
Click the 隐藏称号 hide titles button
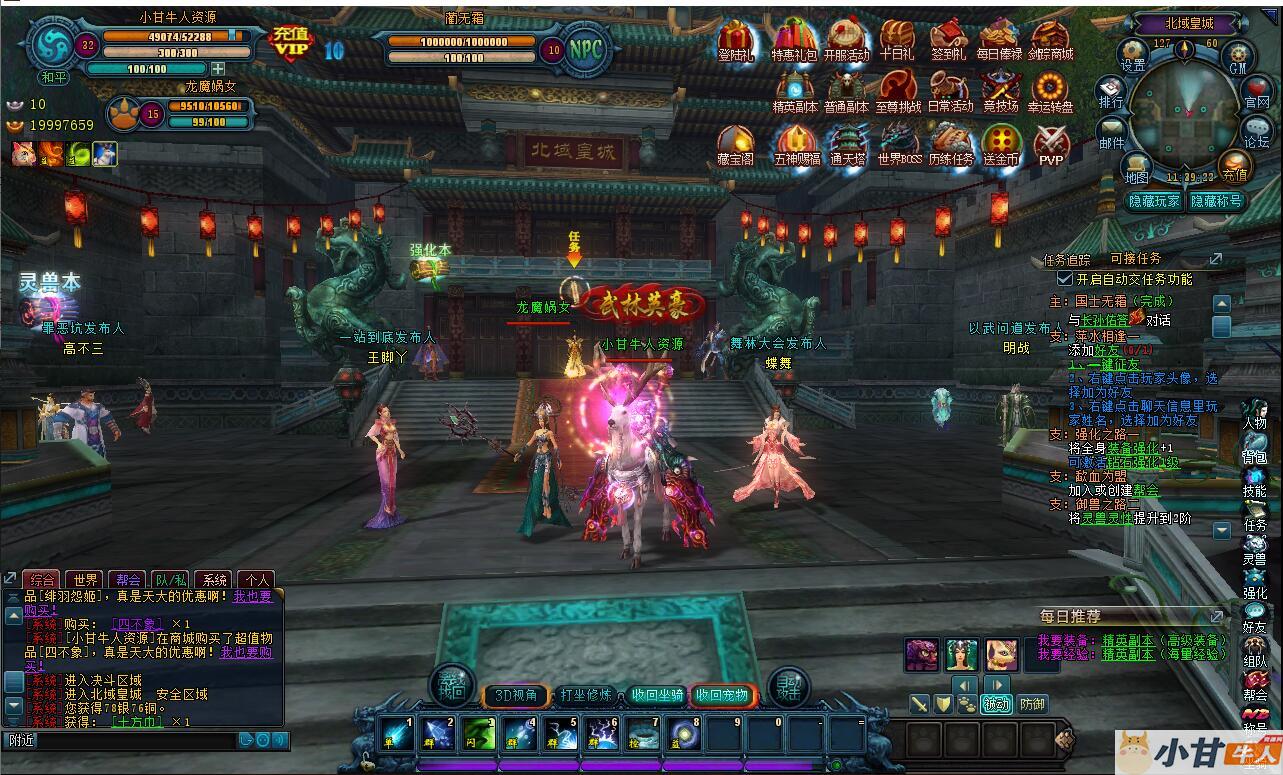[x=1215, y=201]
